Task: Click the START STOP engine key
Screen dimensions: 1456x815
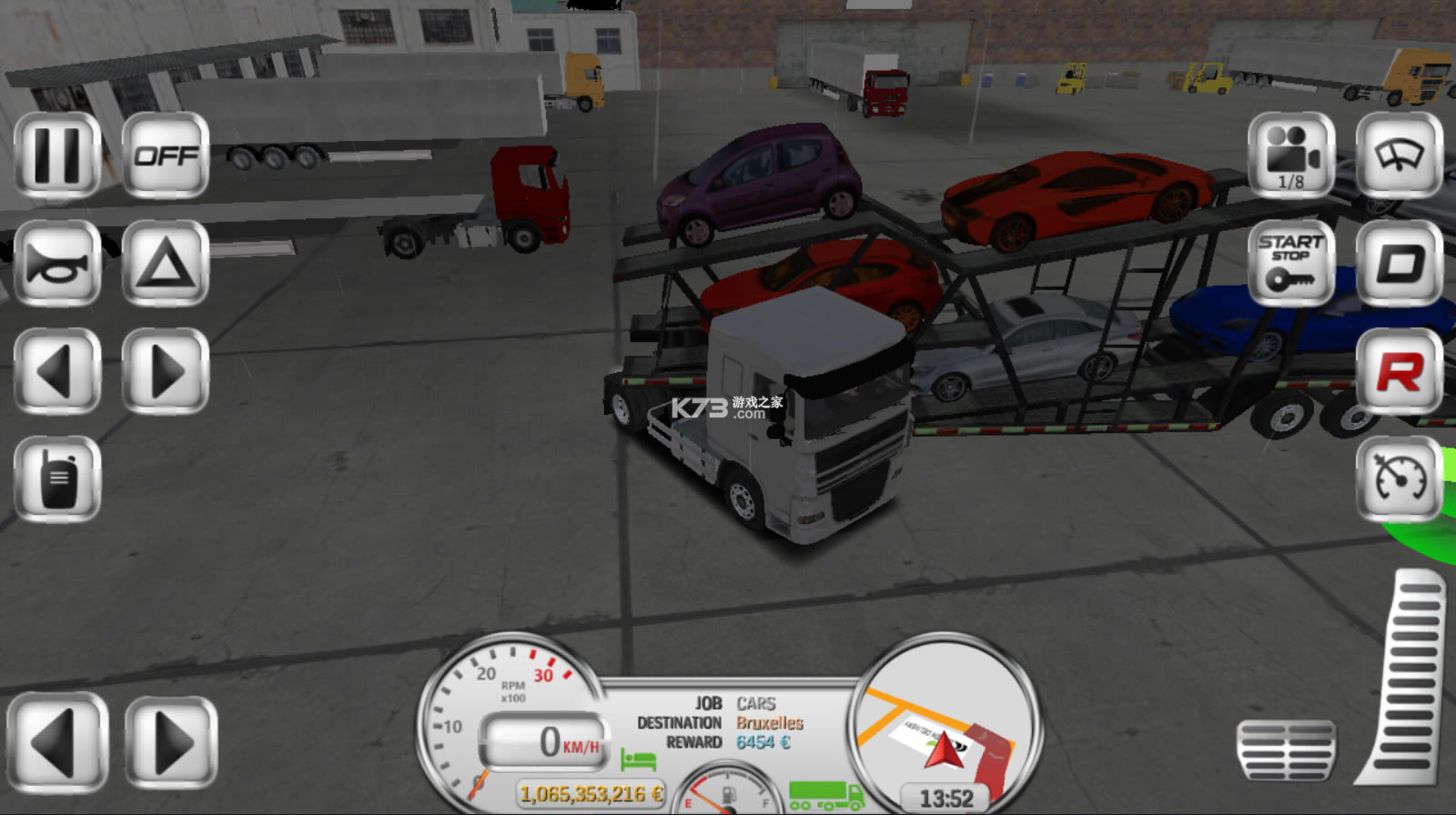Action: tap(1290, 264)
